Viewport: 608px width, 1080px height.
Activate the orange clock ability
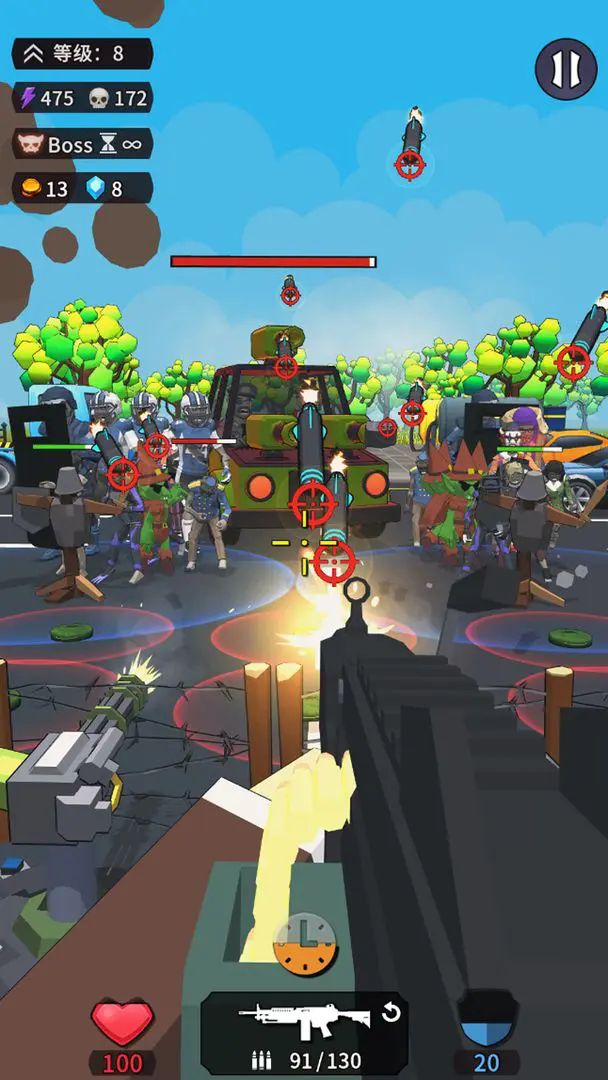pyautogui.click(x=305, y=944)
